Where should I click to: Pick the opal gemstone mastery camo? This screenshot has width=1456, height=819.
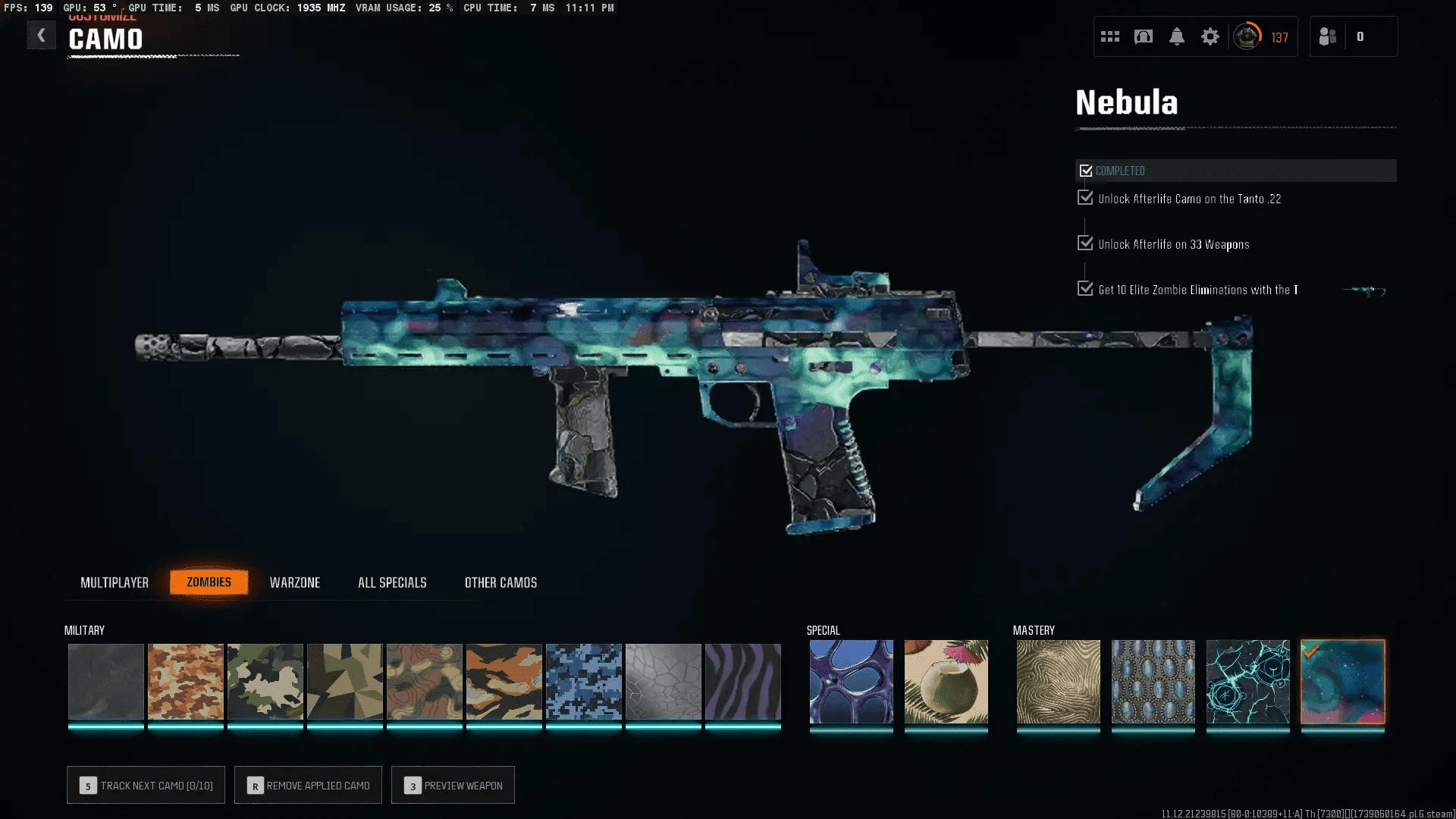pyautogui.click(x=1153, y=681)
